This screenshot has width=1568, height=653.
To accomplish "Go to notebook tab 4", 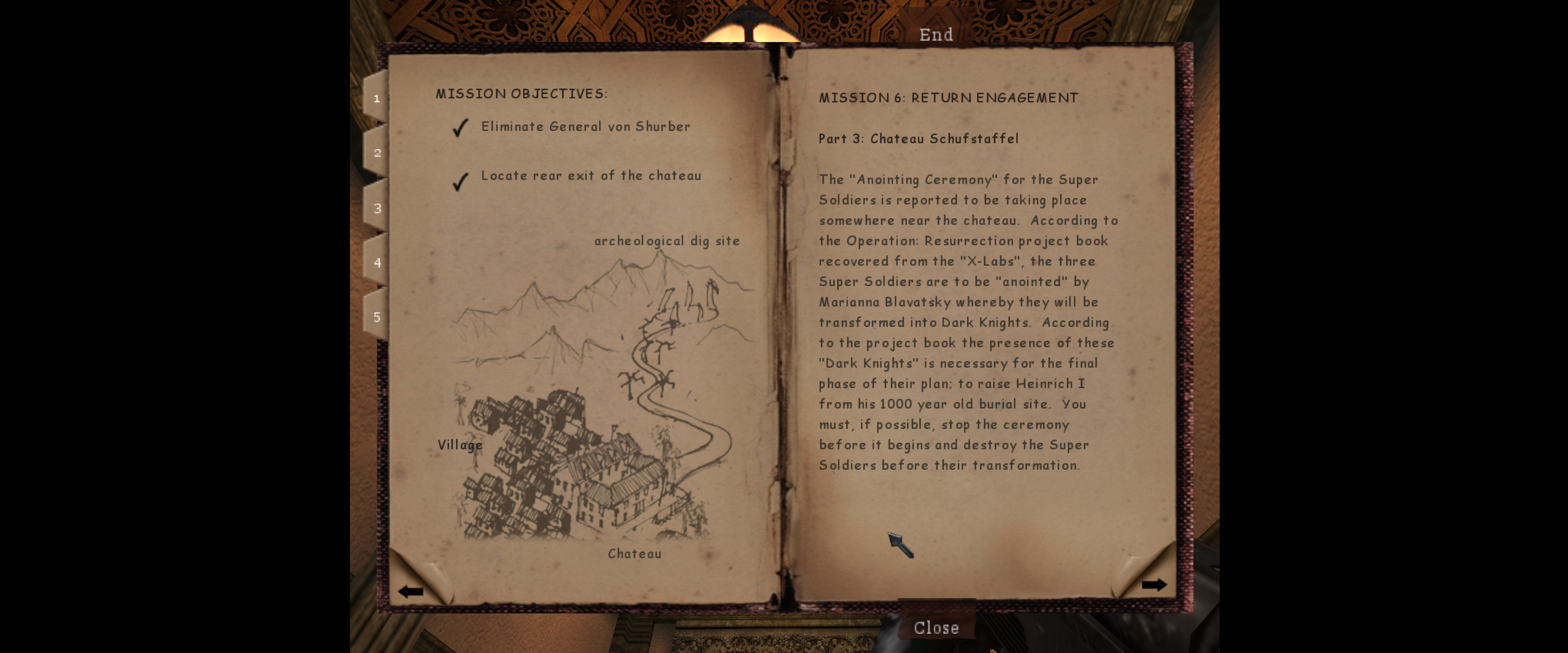I will point(377,262).
